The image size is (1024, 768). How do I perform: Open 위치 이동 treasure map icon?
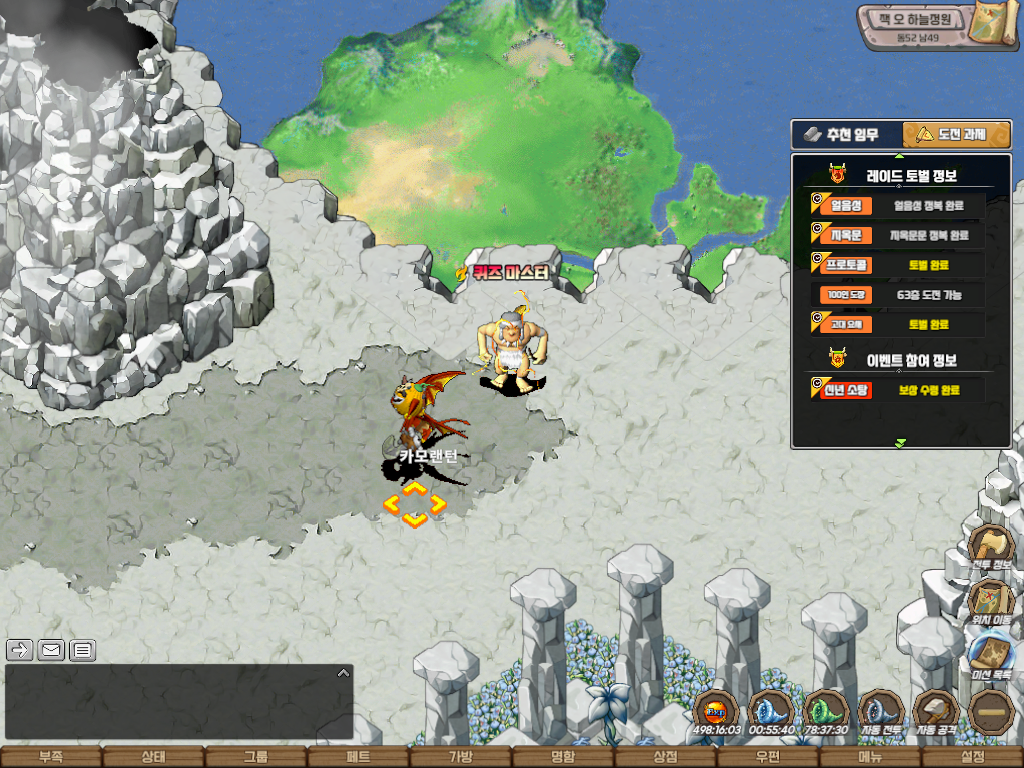[x=992, y=603]
